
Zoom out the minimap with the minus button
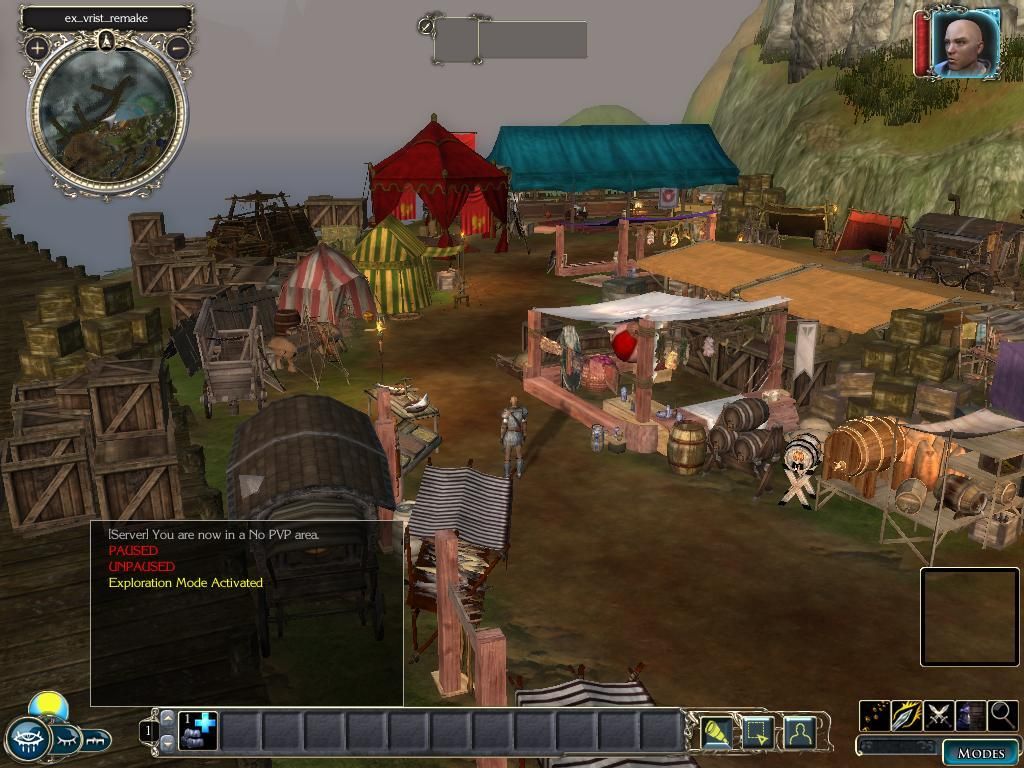click(178, 47)
